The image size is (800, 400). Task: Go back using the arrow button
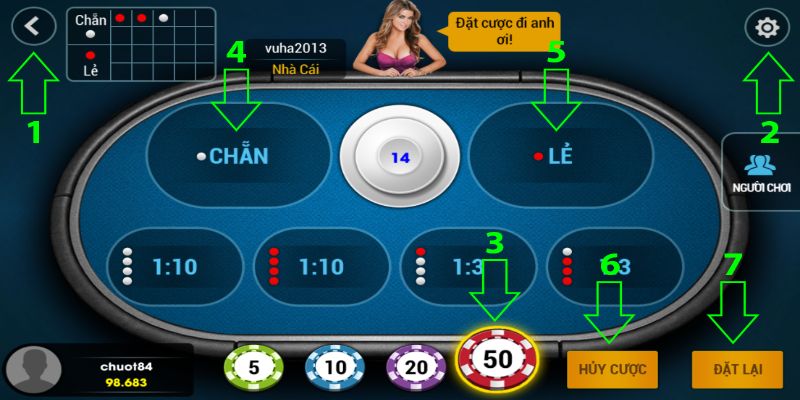tap(33, 27)
